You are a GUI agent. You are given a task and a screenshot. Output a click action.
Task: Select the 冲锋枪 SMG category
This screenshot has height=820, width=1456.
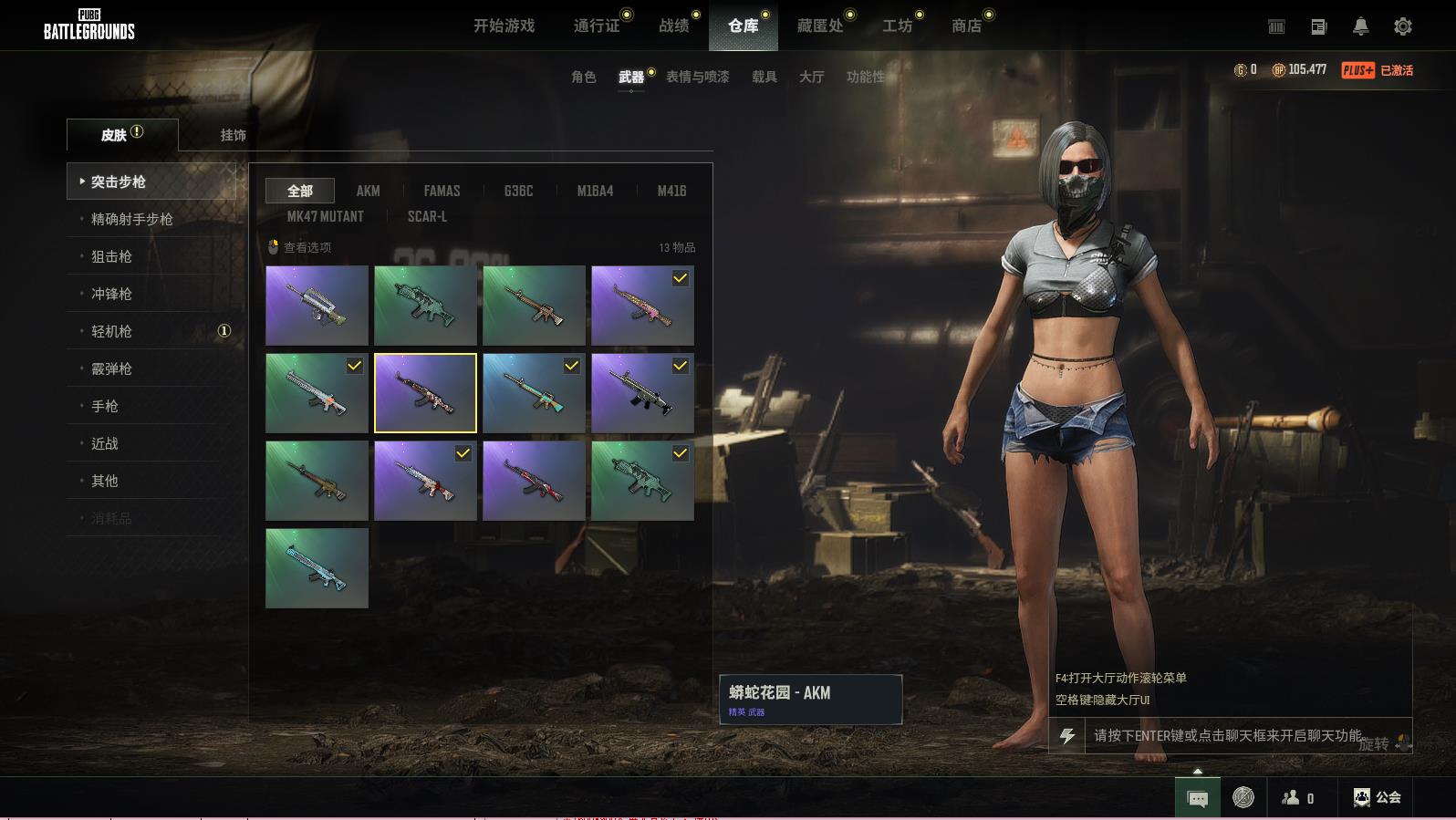(111, 294)
